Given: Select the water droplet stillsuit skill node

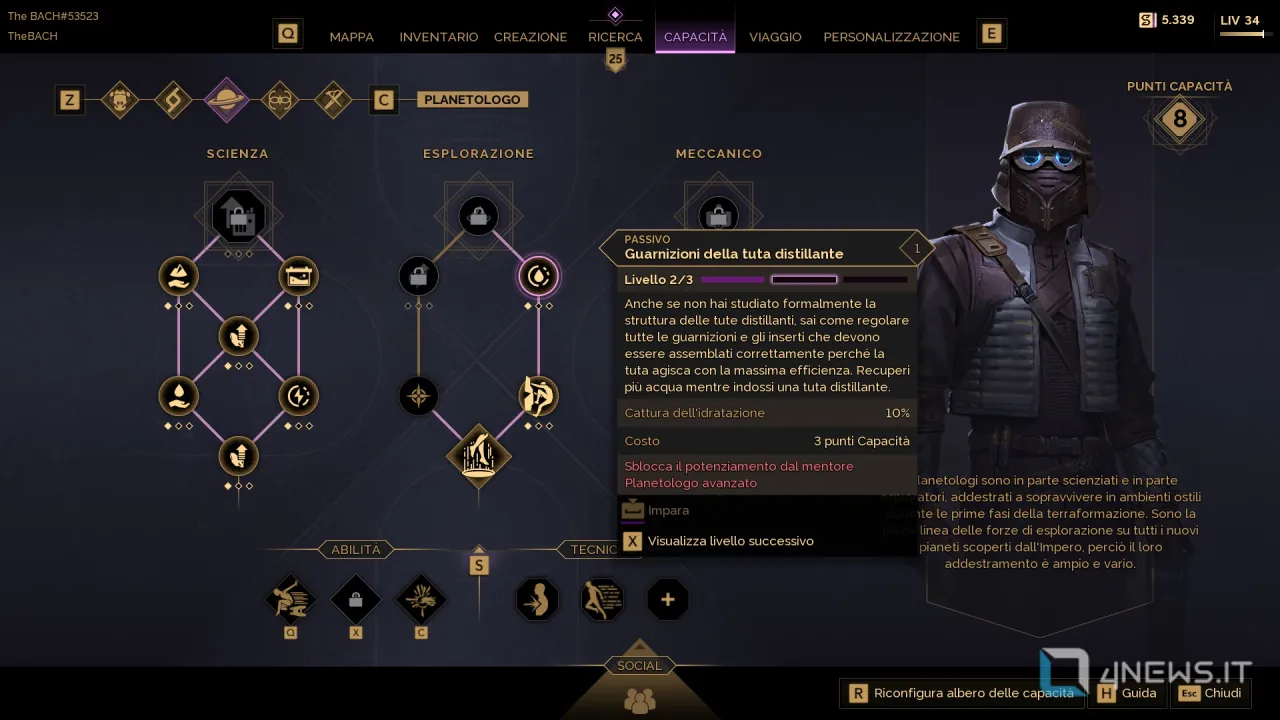Looking at the screenshot, I should click(538, 277).
